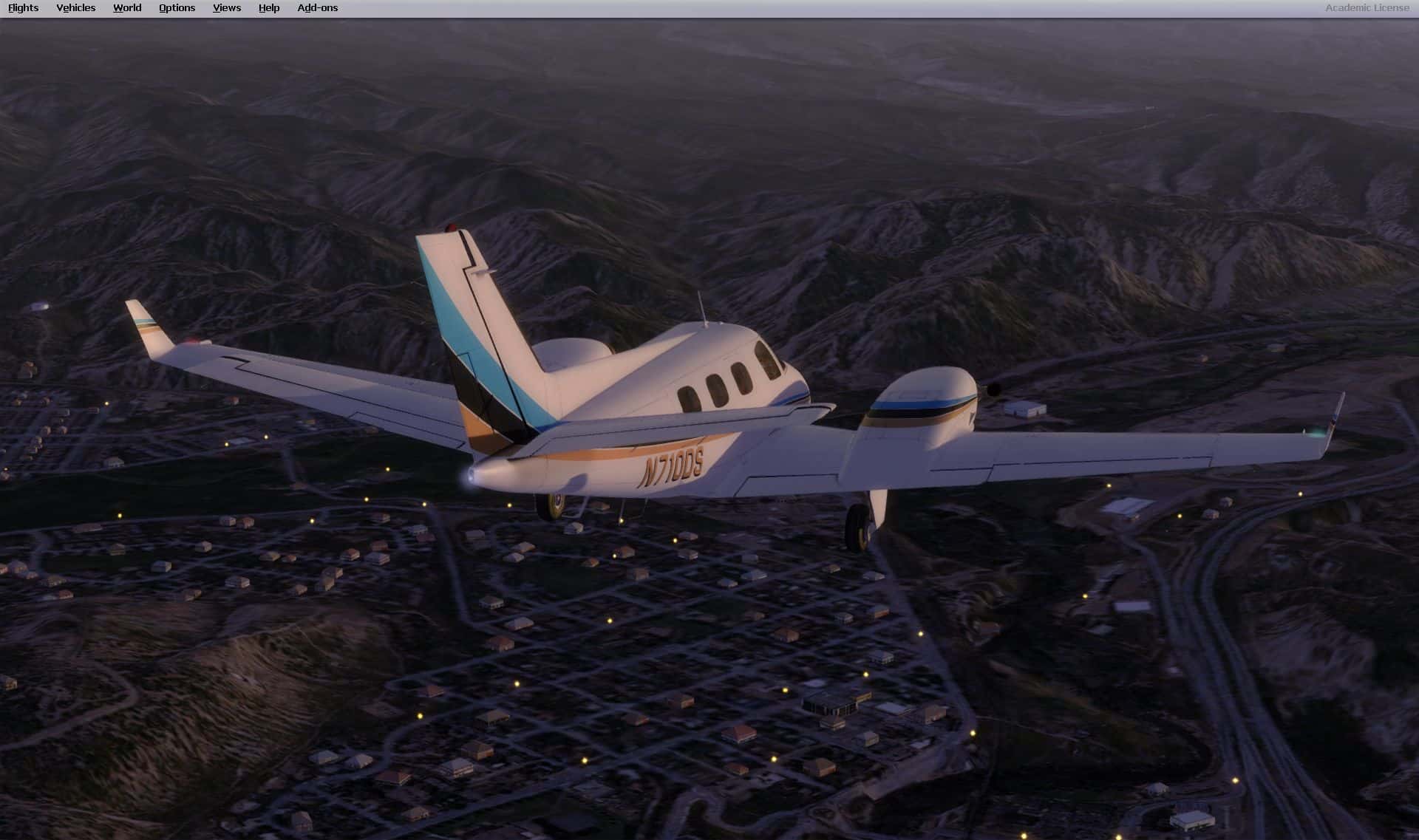
Task: Open the Flights menu
Action: point(23,8)
